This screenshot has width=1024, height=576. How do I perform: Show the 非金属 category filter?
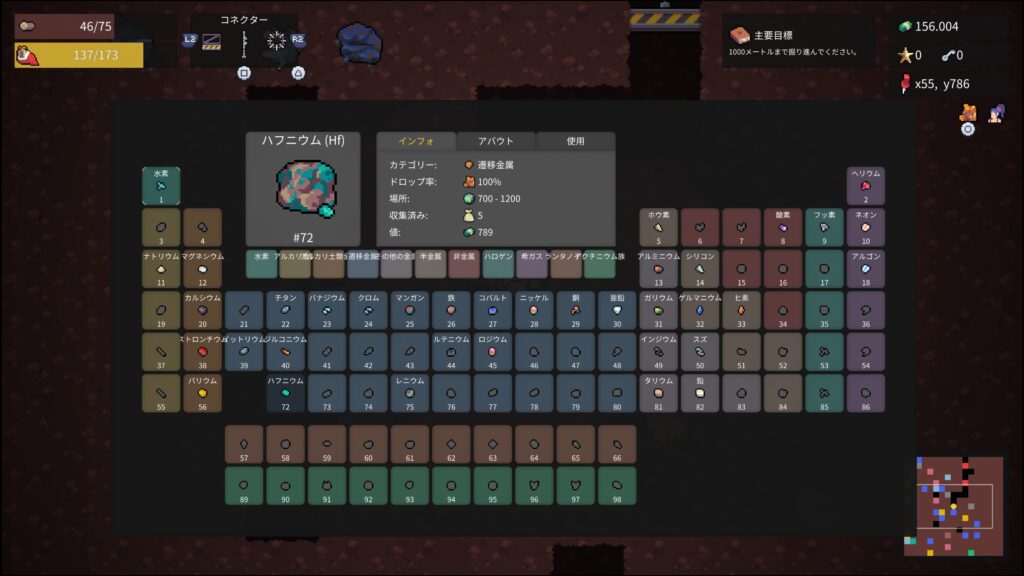tap(464, 264)
